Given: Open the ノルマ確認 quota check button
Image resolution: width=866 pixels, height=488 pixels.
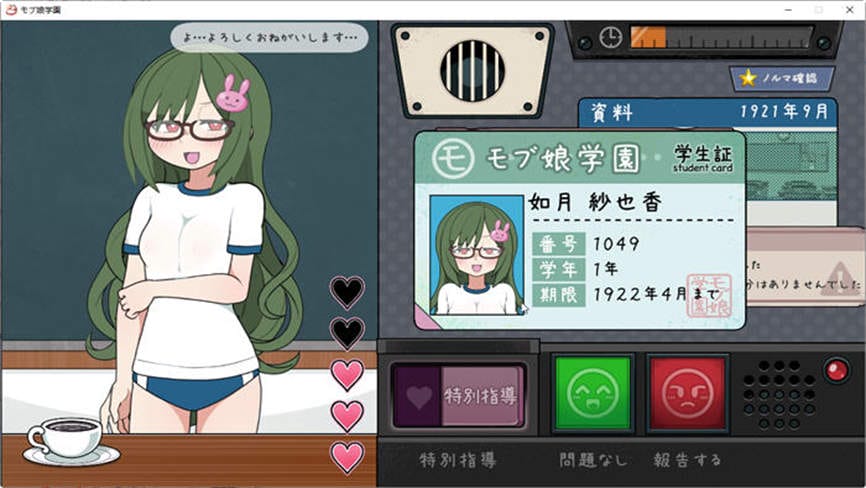Looking at the screenshot, I should click(780, 77).
